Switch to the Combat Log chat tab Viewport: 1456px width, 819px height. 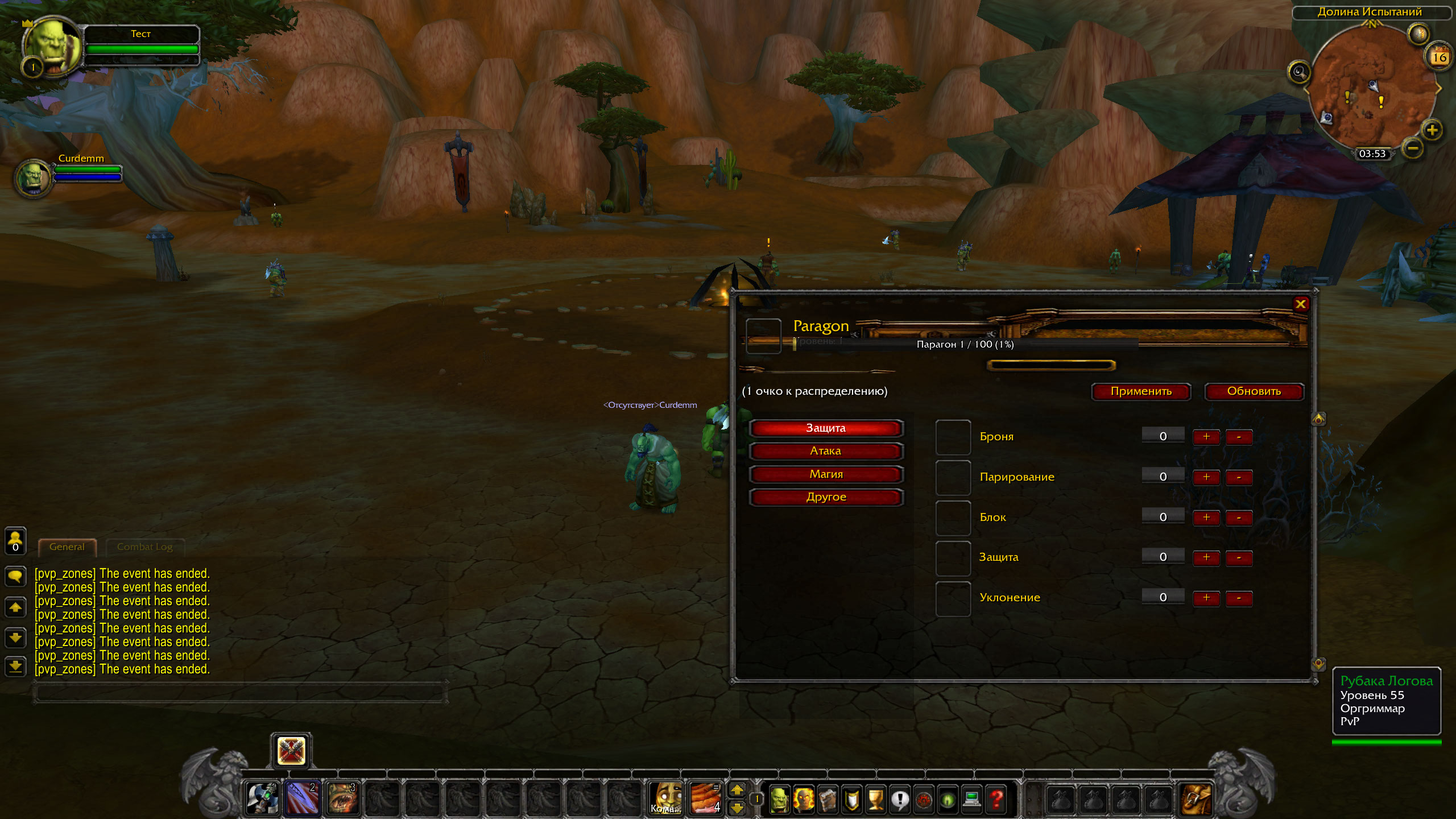tap(144, 547)
